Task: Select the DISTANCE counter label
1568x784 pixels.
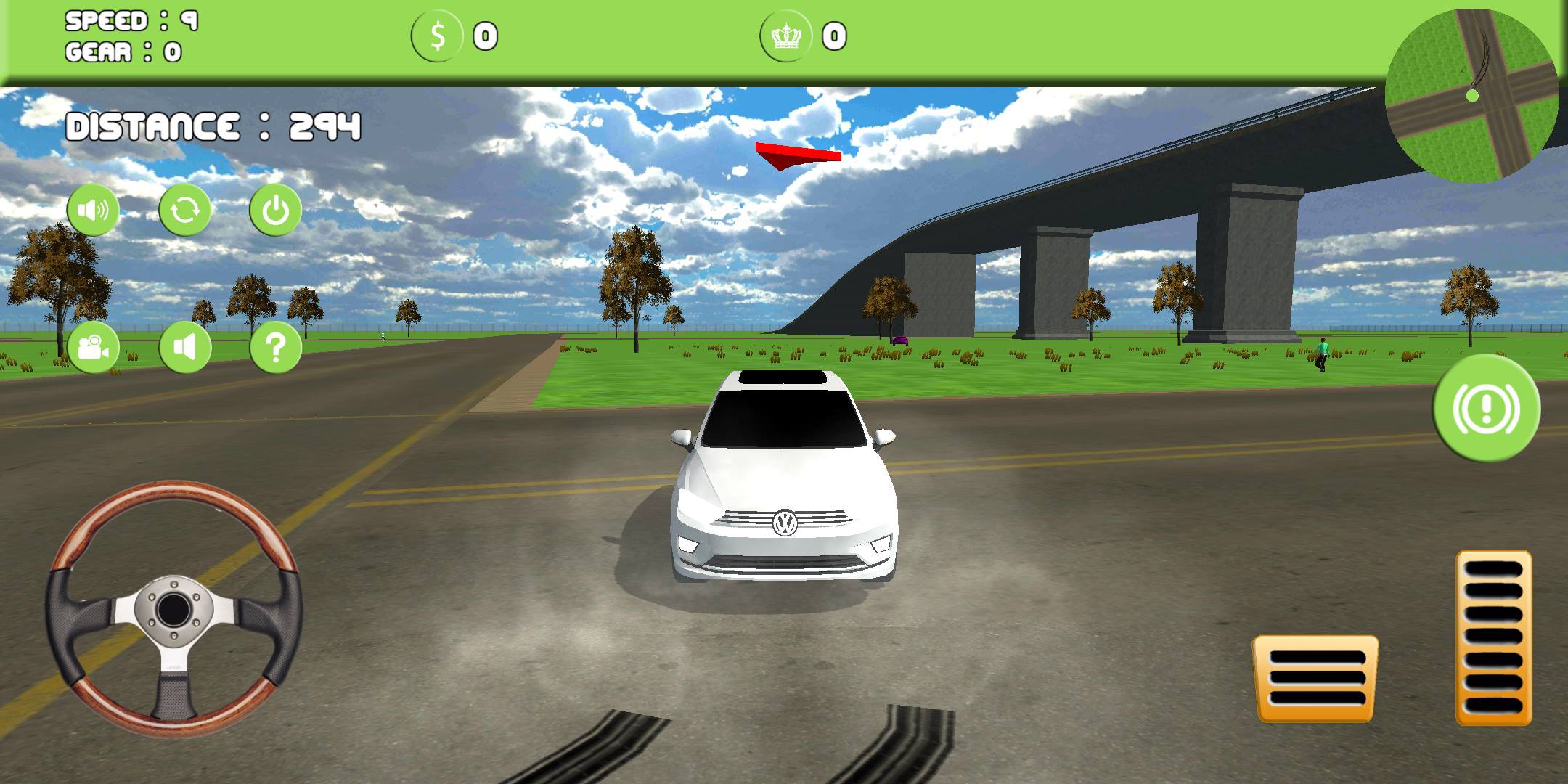Action: point(212,125)
